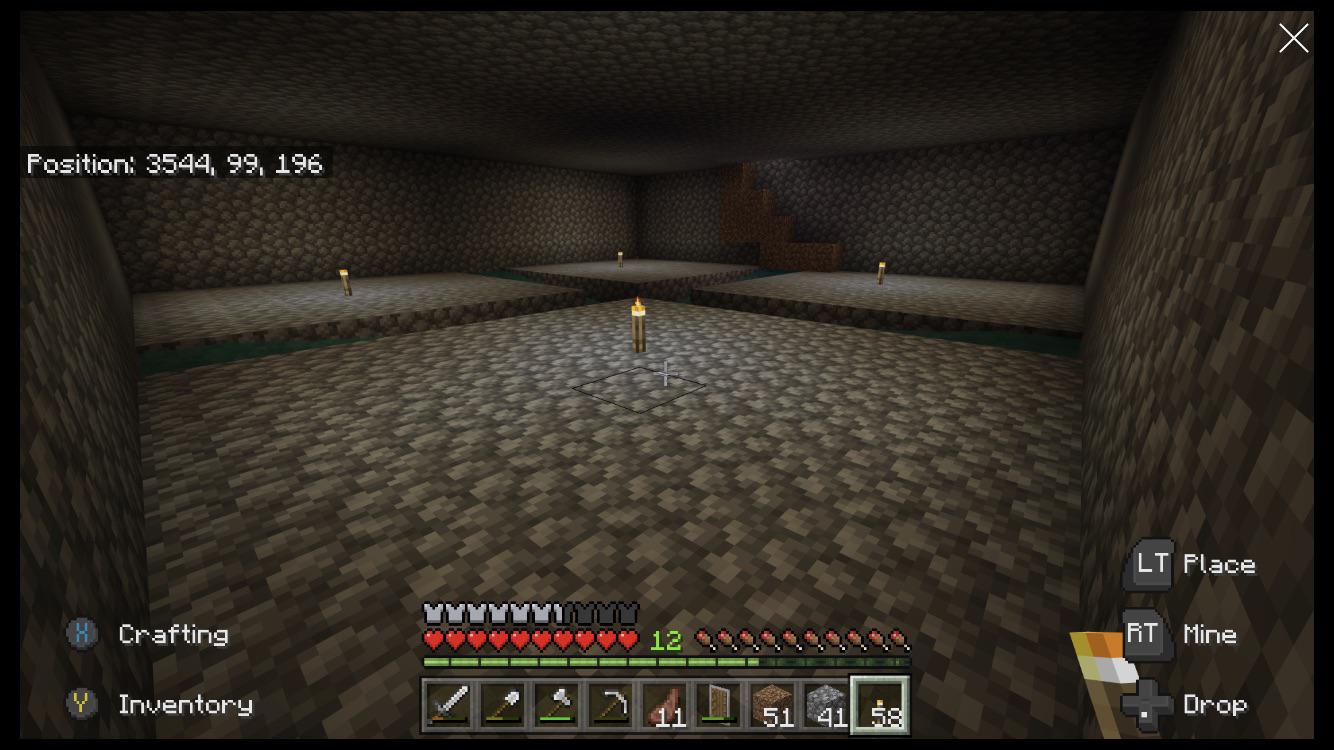Select the shovel hotbar slot
Image resolution: width=1334 pixels, height=750 pixels.
pos(501,706)
